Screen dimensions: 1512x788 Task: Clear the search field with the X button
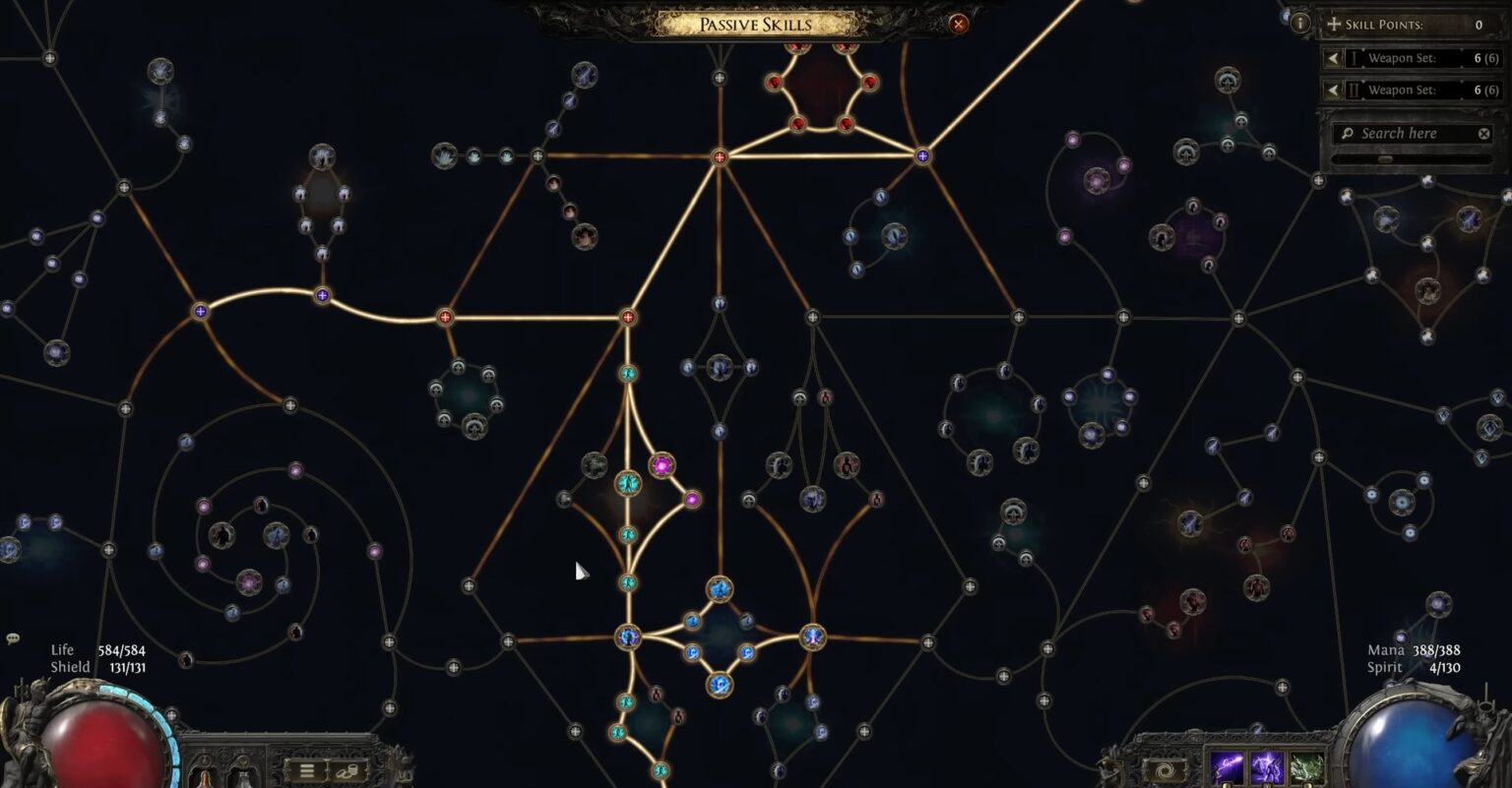pos(1483,133)
